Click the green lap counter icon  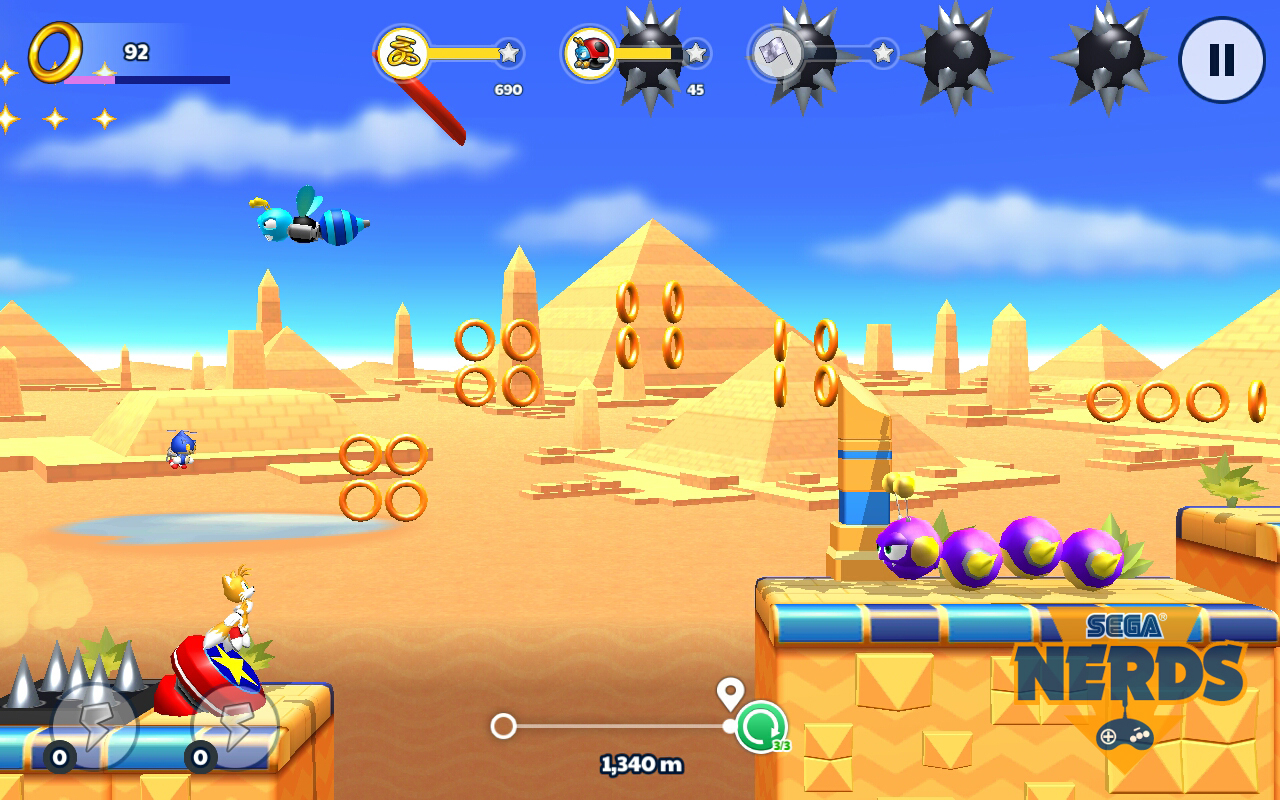pos(761,727)
